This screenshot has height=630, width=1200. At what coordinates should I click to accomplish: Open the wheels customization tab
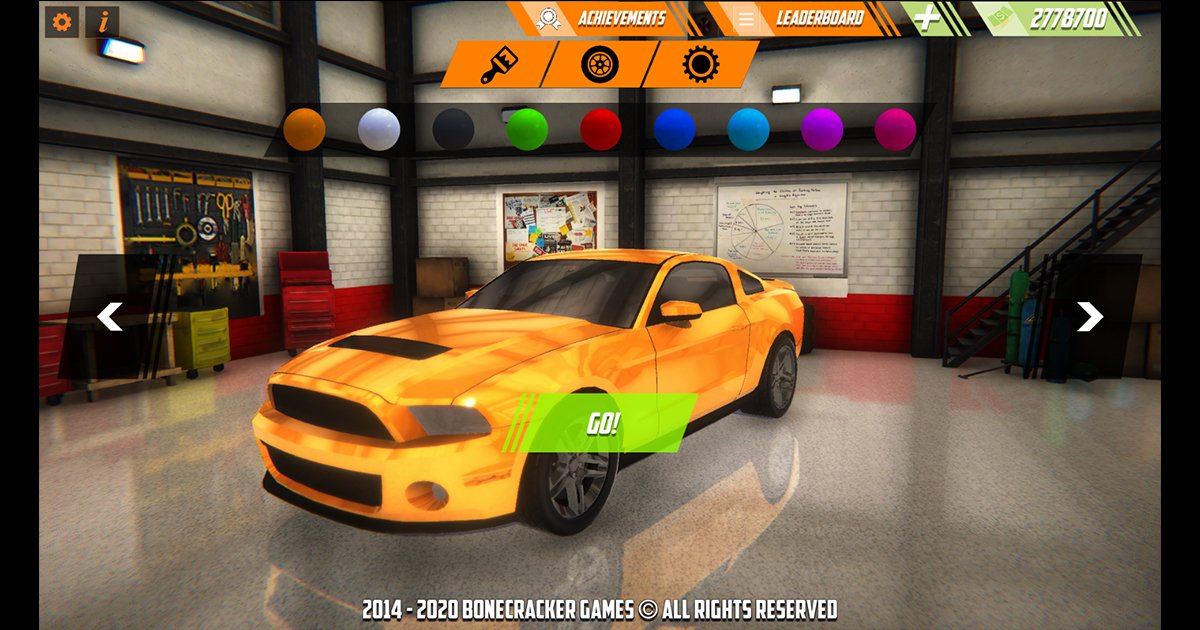[x=600, y=65]
